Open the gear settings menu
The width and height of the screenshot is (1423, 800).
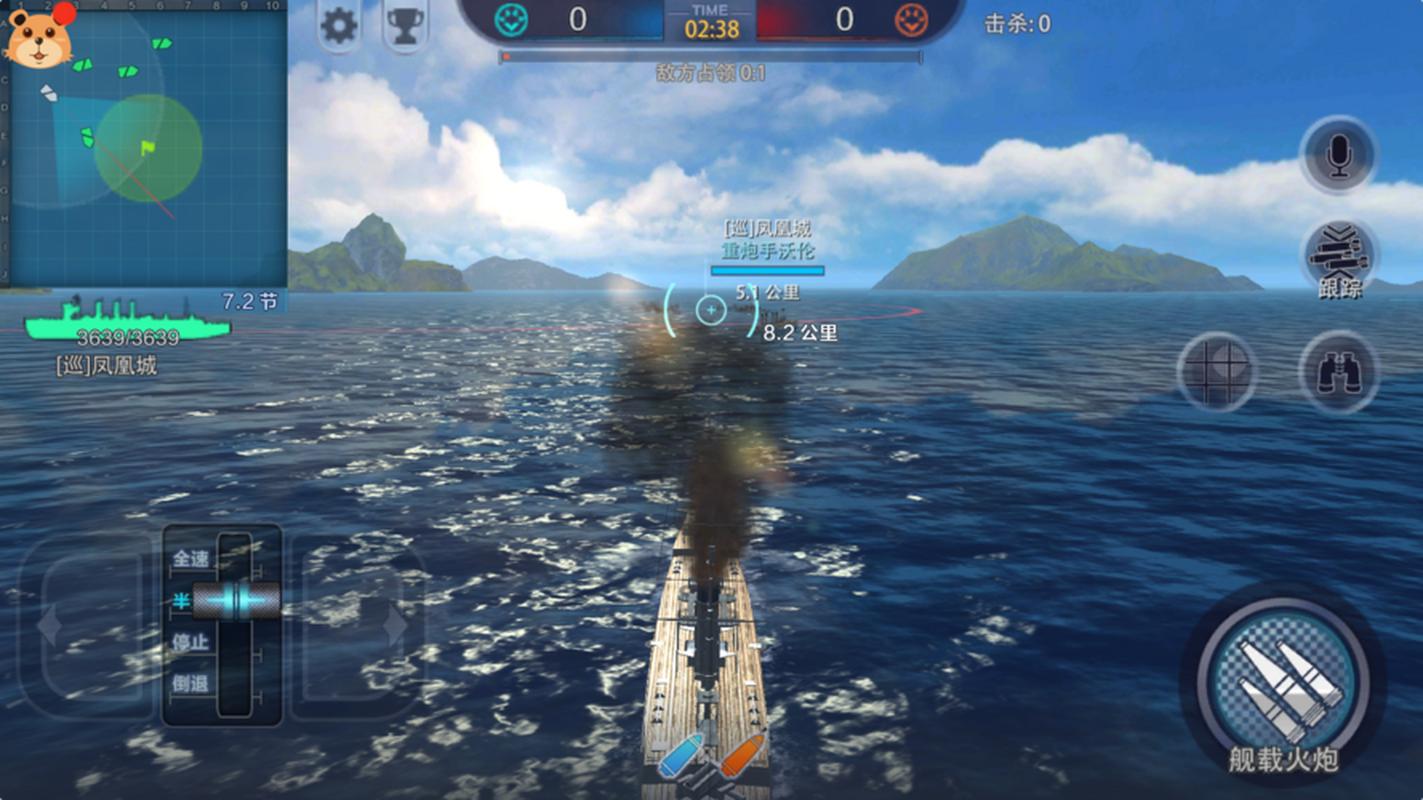pos(339,26)
